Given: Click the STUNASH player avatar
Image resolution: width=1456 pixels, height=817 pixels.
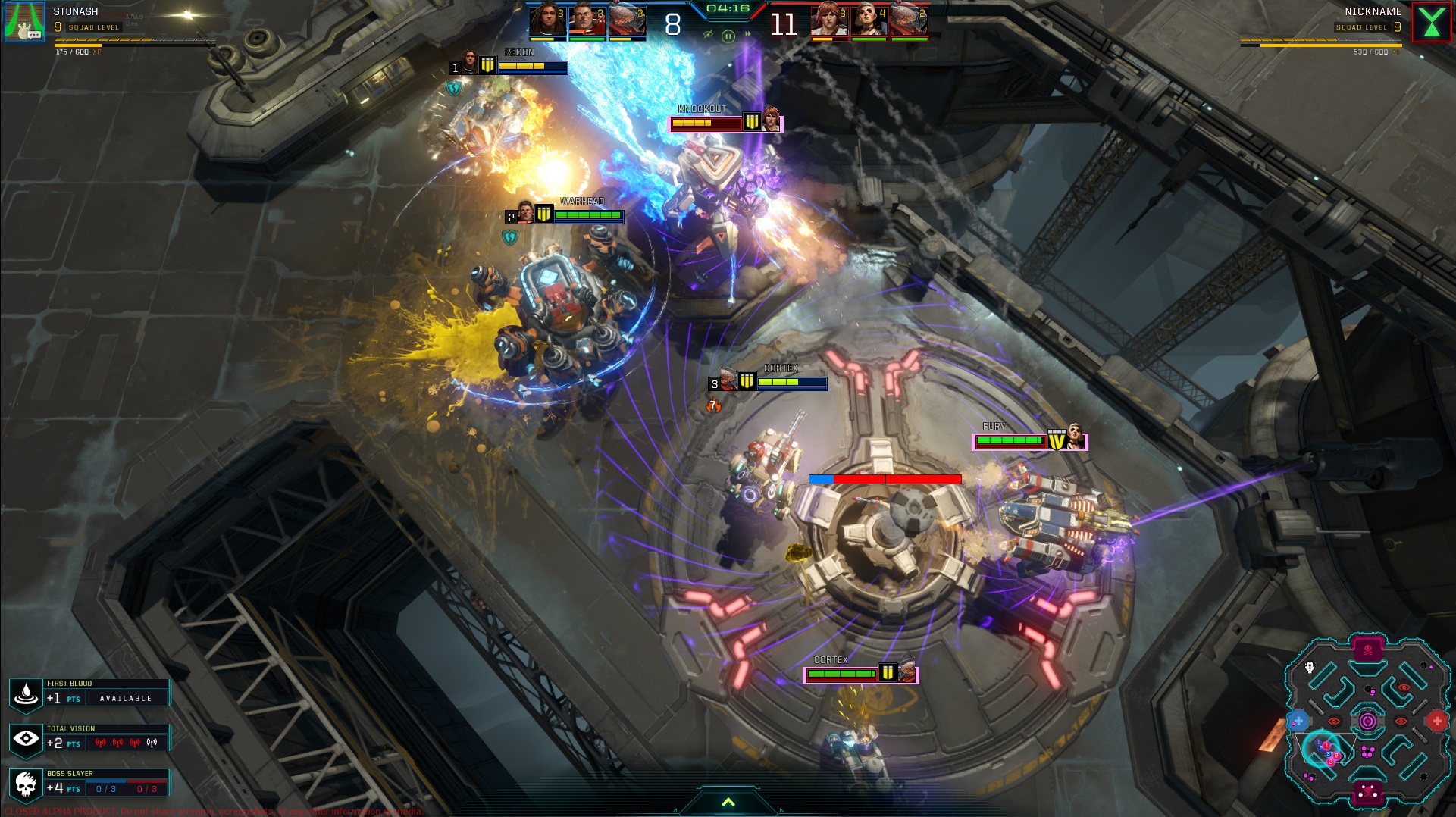Looking at the screenshot, I should click(x=24, y=22).
